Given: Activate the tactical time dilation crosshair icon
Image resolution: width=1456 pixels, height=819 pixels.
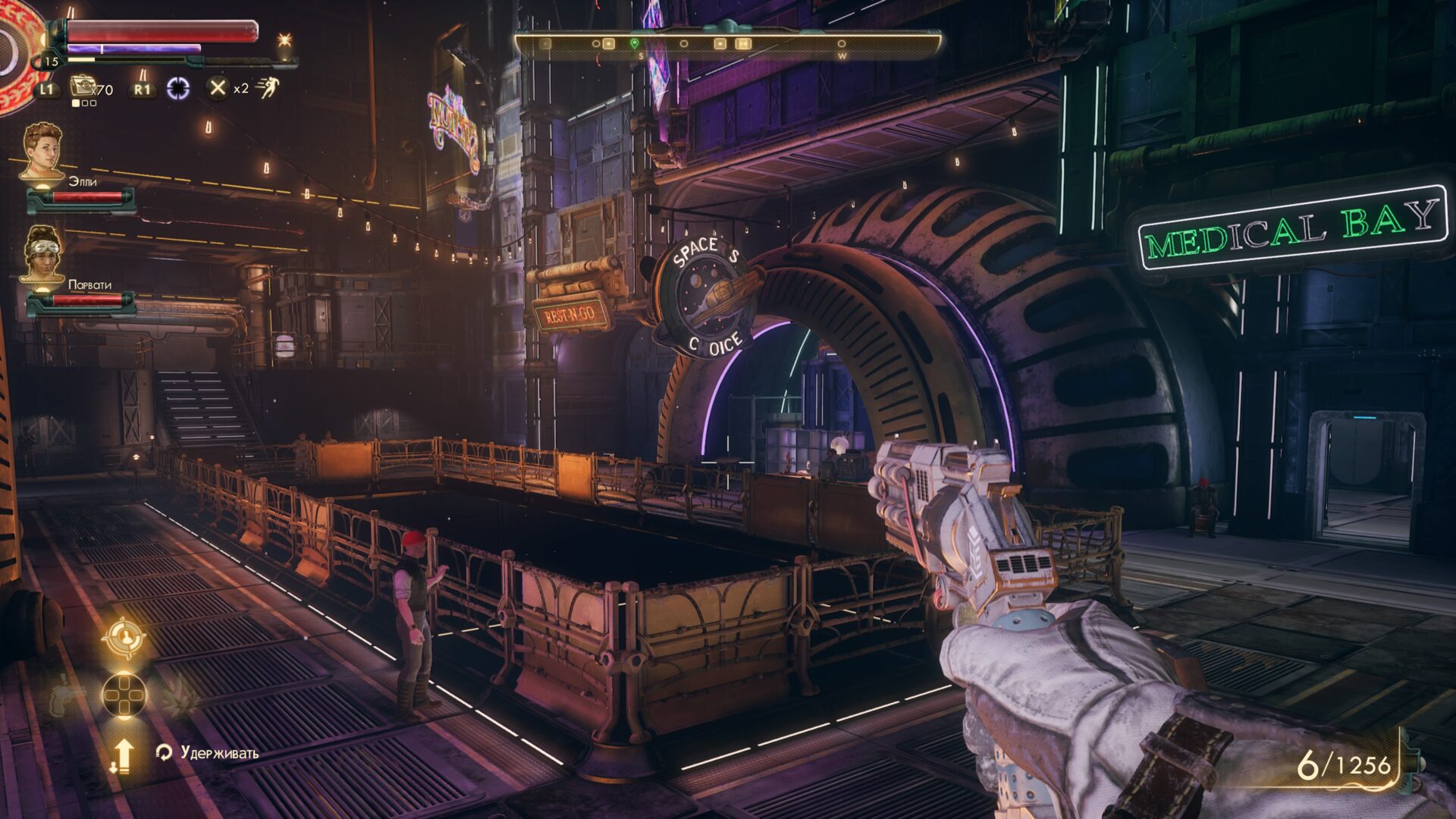Looking at the screenshot, I should click(178, 88).
